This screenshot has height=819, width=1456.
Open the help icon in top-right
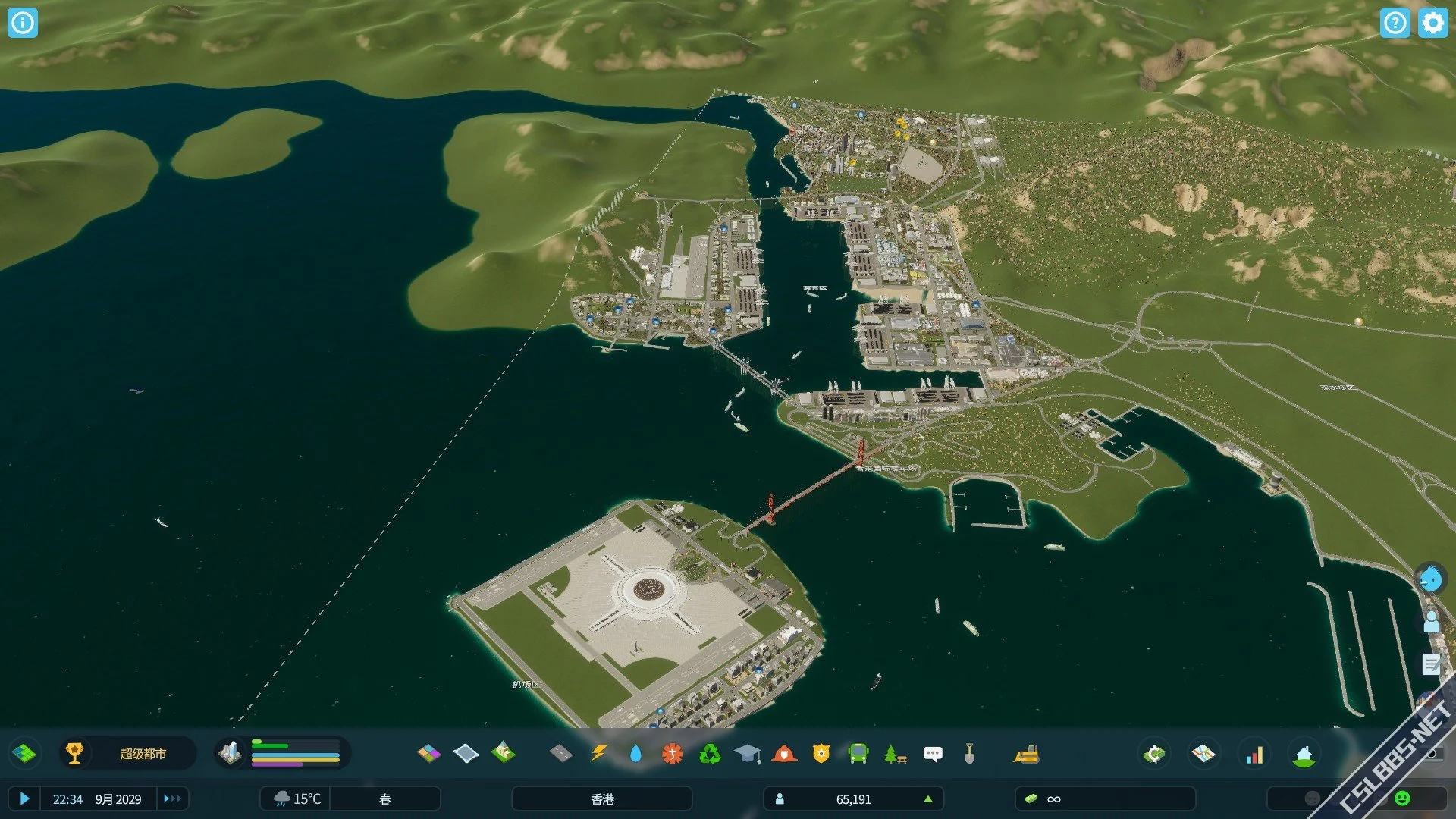(x=1395, y=23)
